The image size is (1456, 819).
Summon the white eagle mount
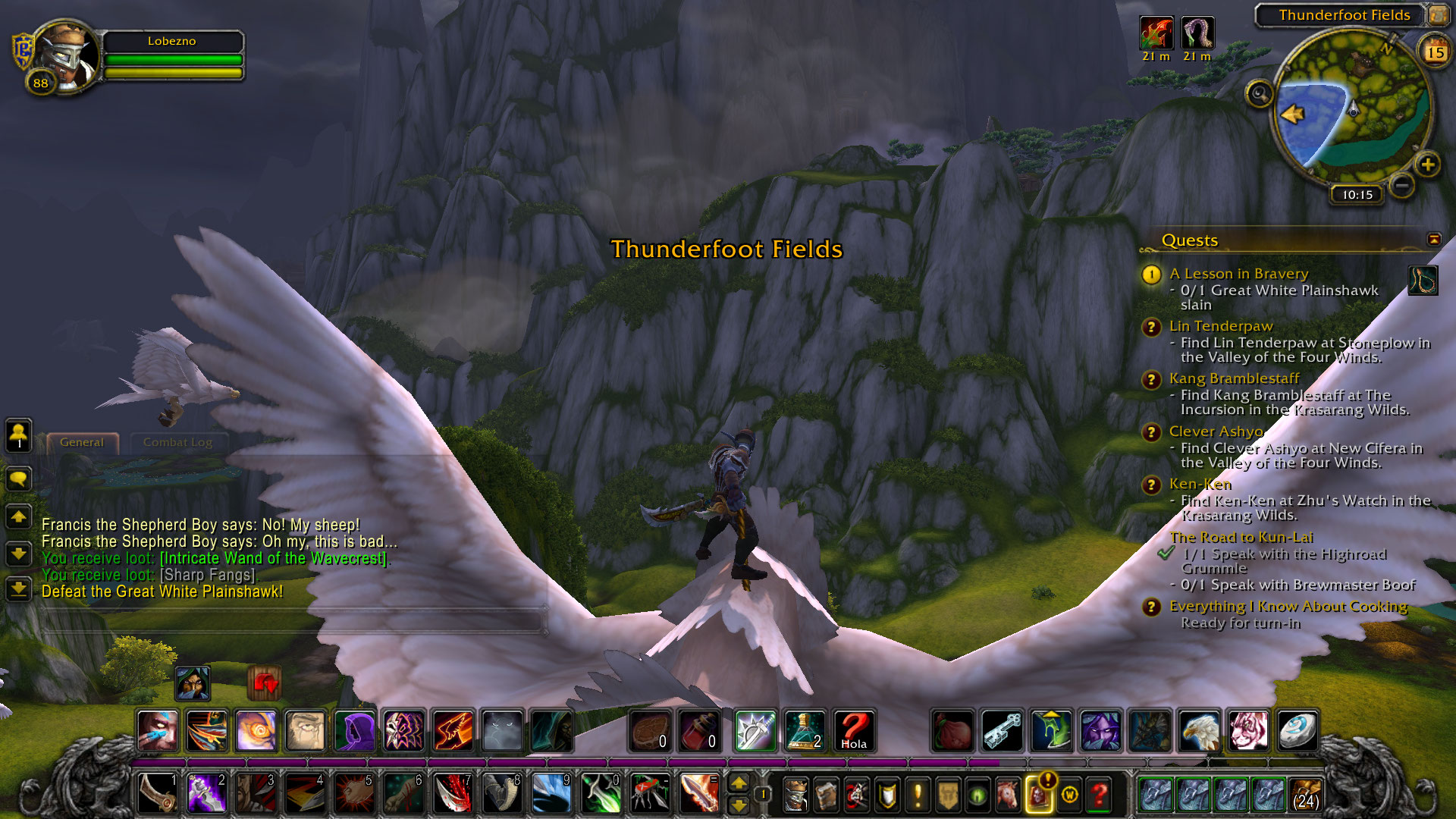1199,731
